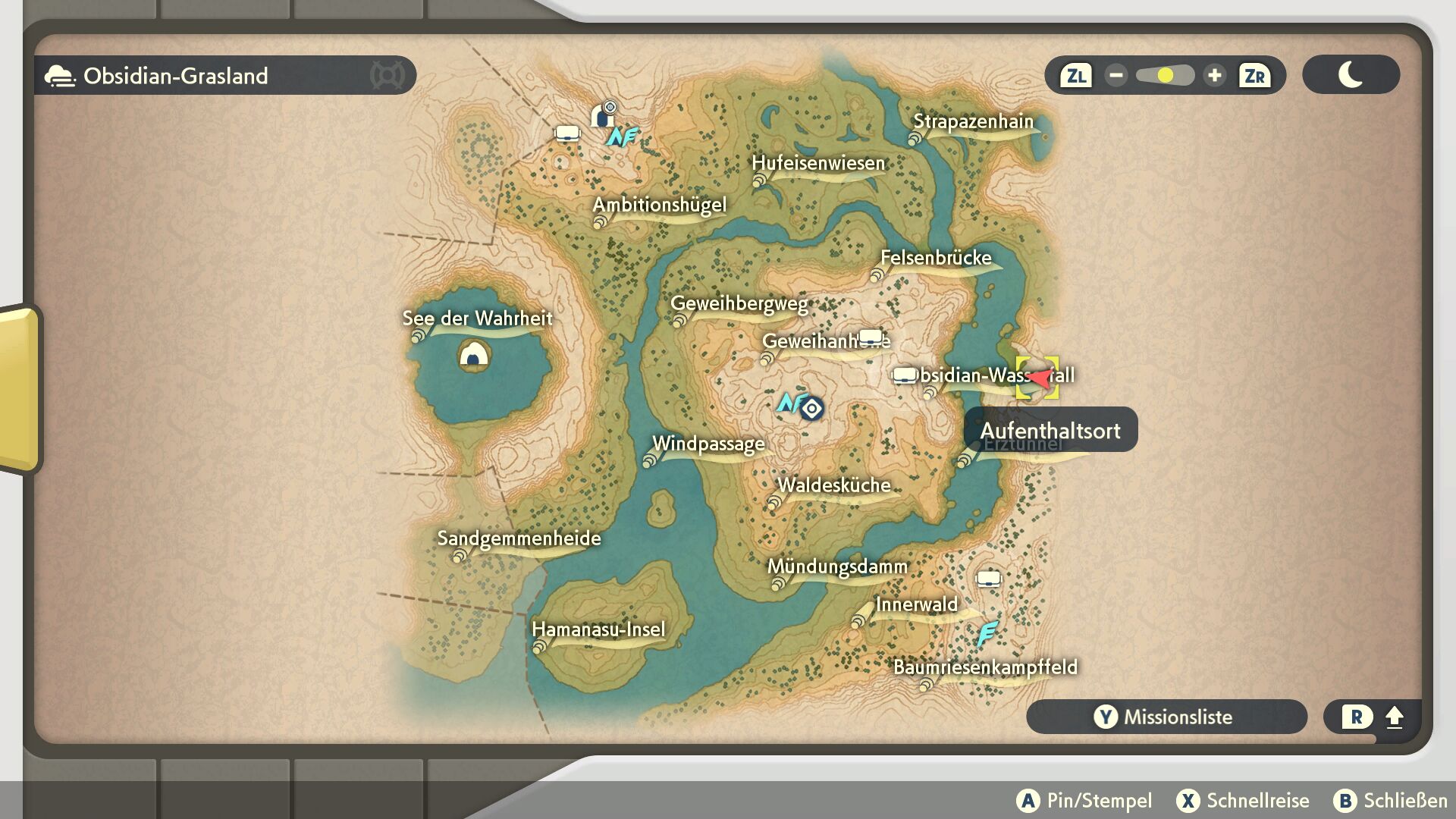Screen dimensions: 1456x819
Task: Select the Schnellreise option
Action: 1243,801
